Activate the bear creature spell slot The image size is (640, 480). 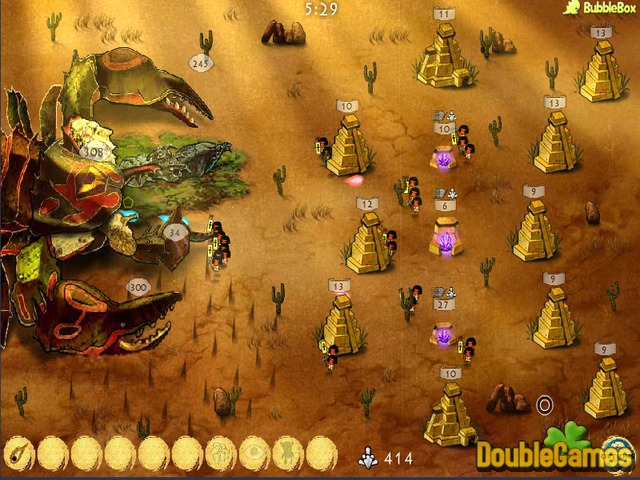coord(288,453)
